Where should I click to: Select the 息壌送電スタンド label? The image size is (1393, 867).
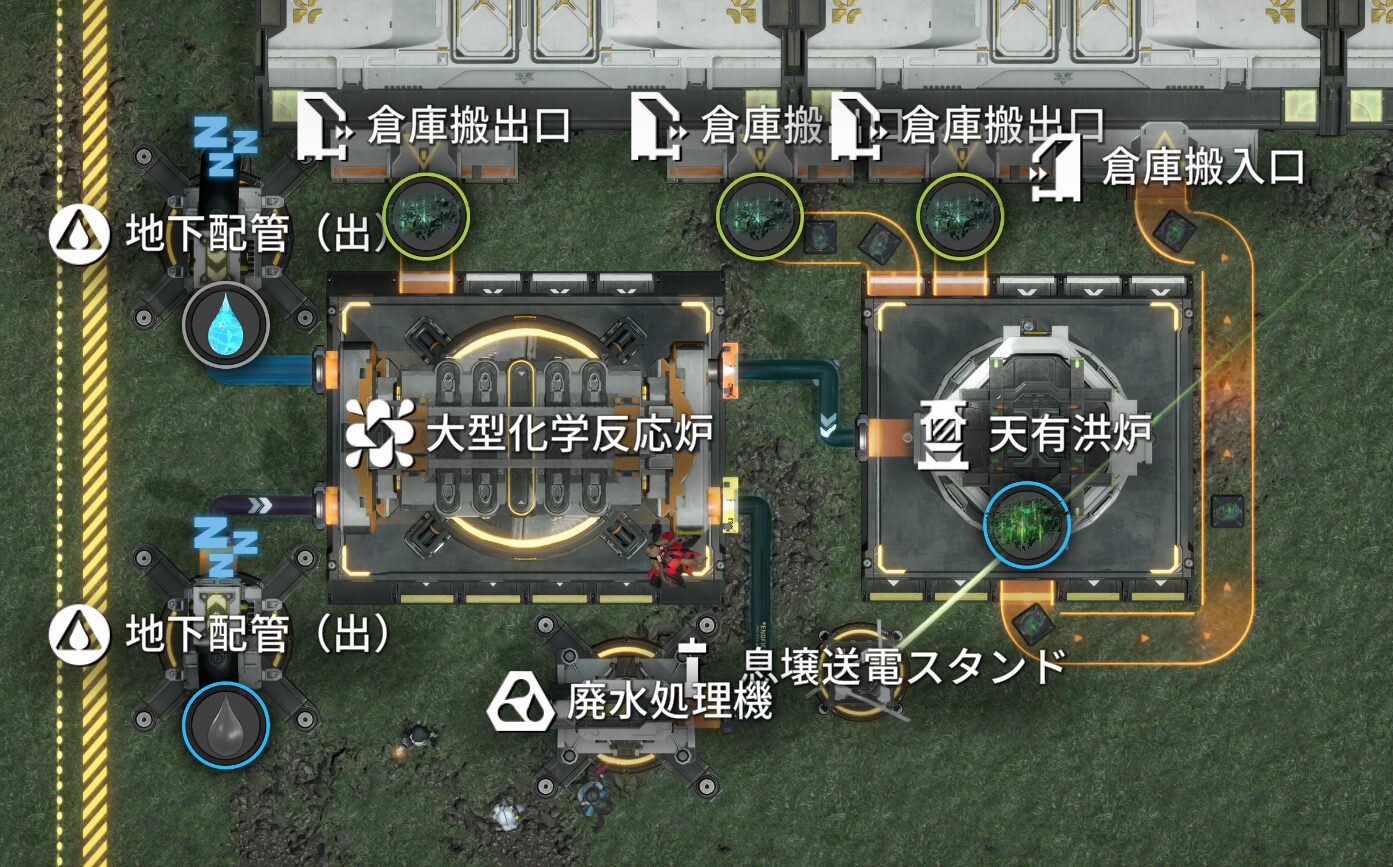point(904,665)
